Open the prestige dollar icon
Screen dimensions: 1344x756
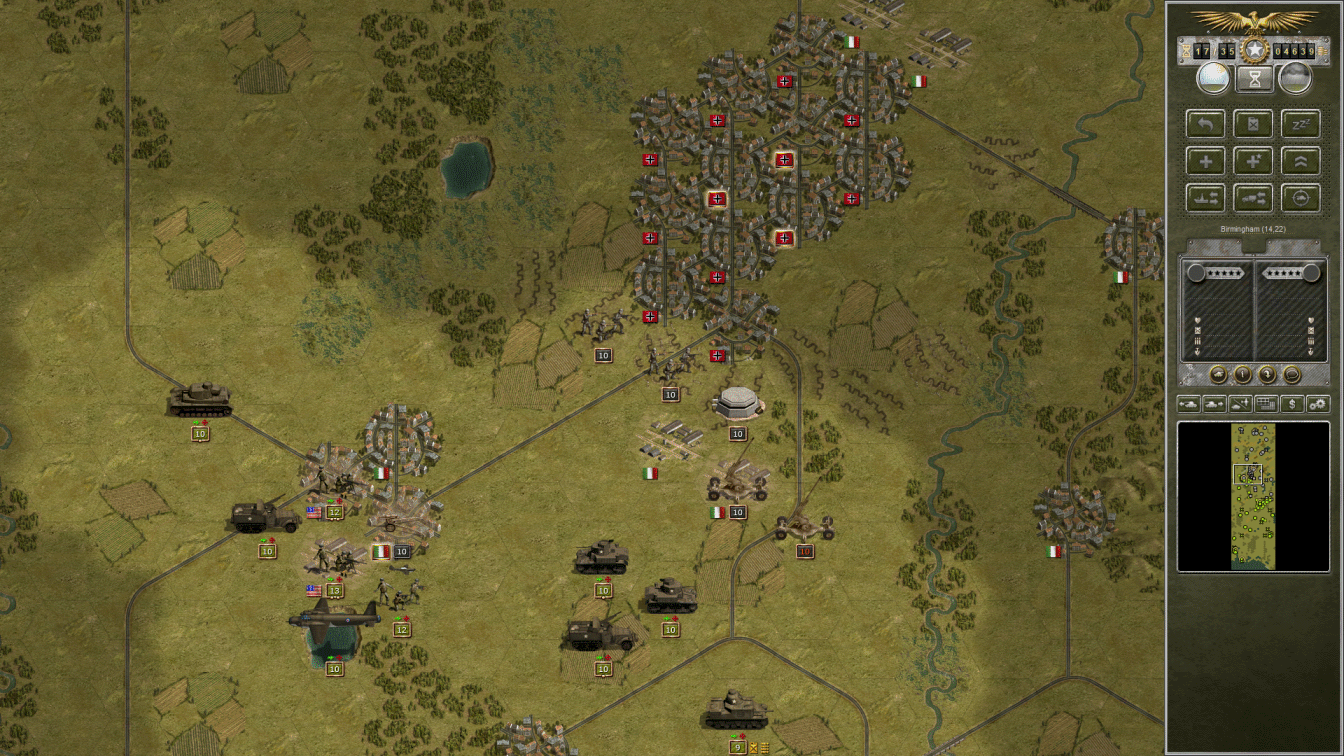click(1293, 404)
